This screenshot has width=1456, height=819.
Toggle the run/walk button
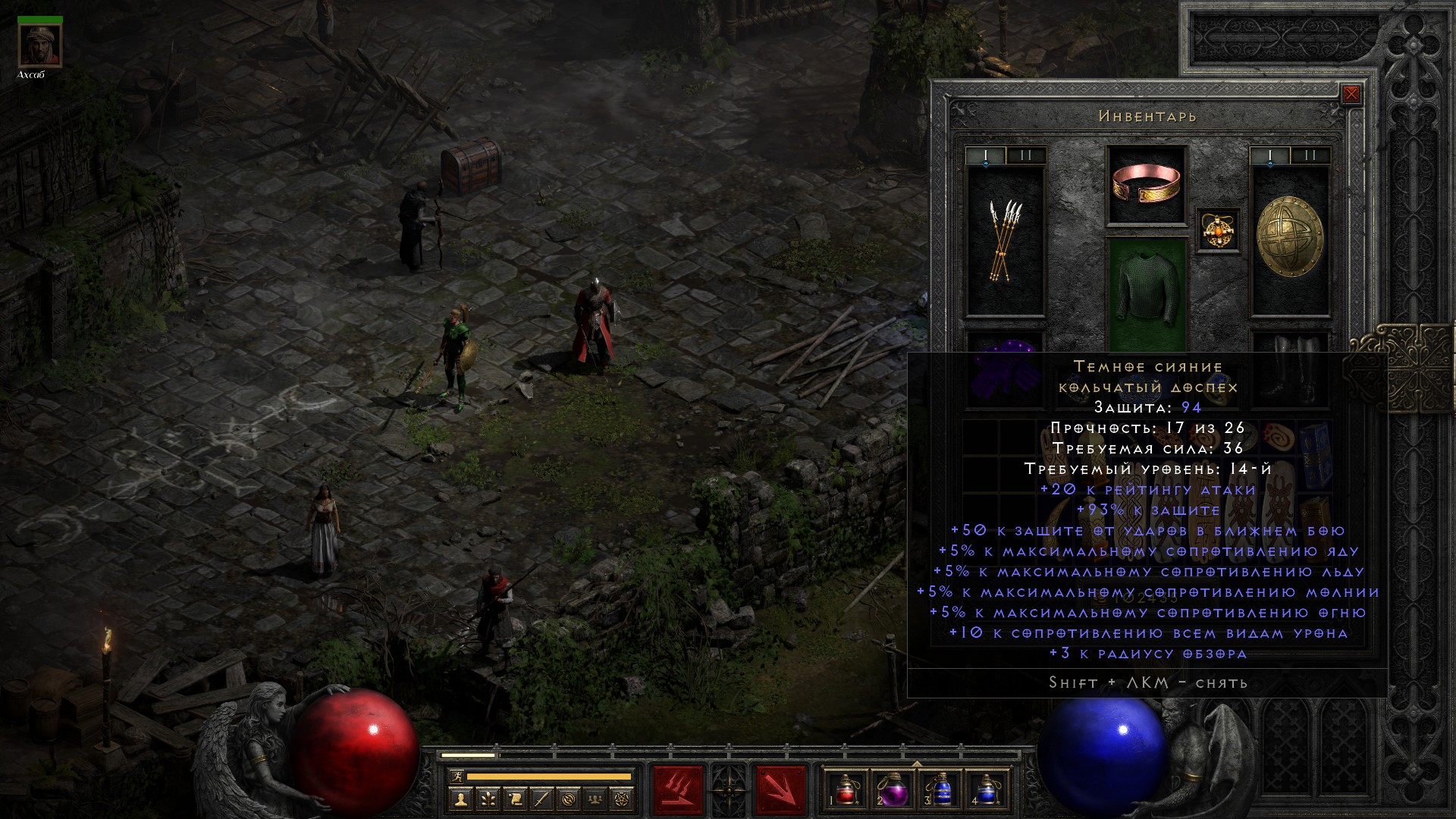coord(456,776)
